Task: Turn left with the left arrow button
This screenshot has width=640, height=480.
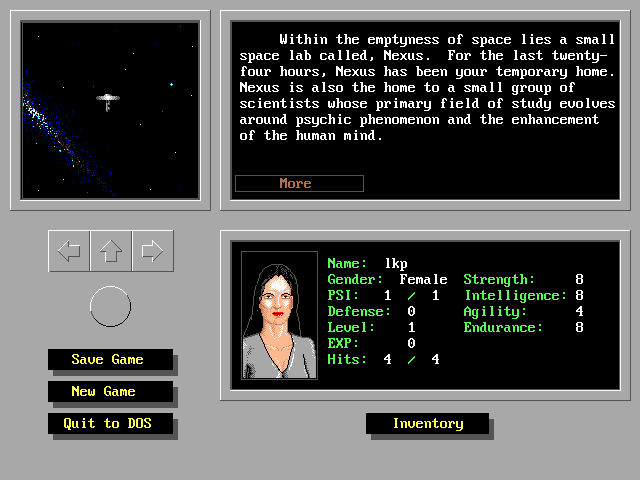Action: pyautogui.click(x=69, y=251)
